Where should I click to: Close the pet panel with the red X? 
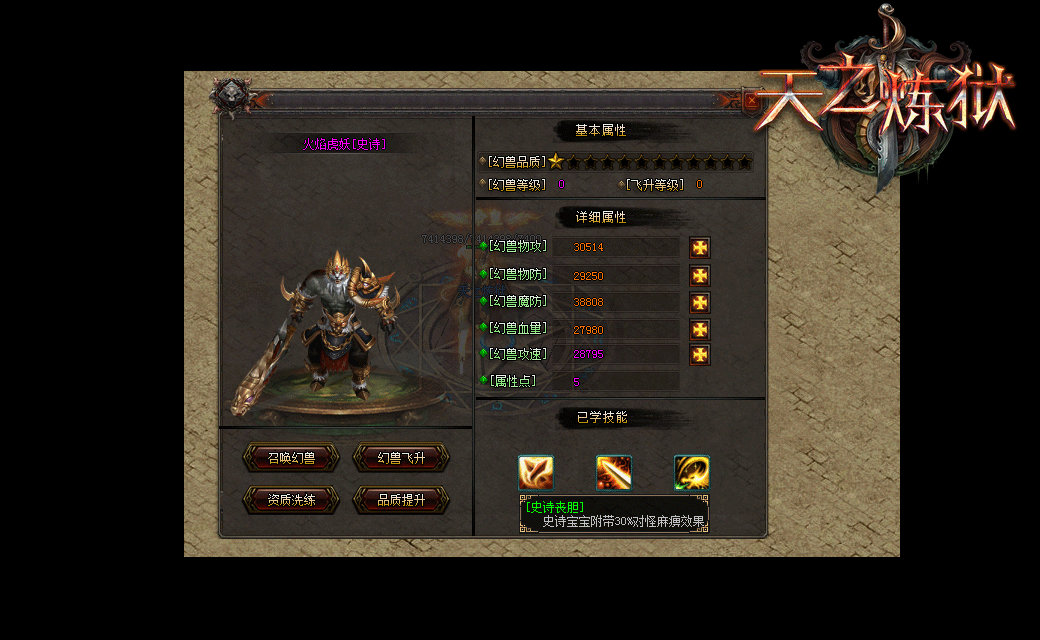(x=752, y=100)
